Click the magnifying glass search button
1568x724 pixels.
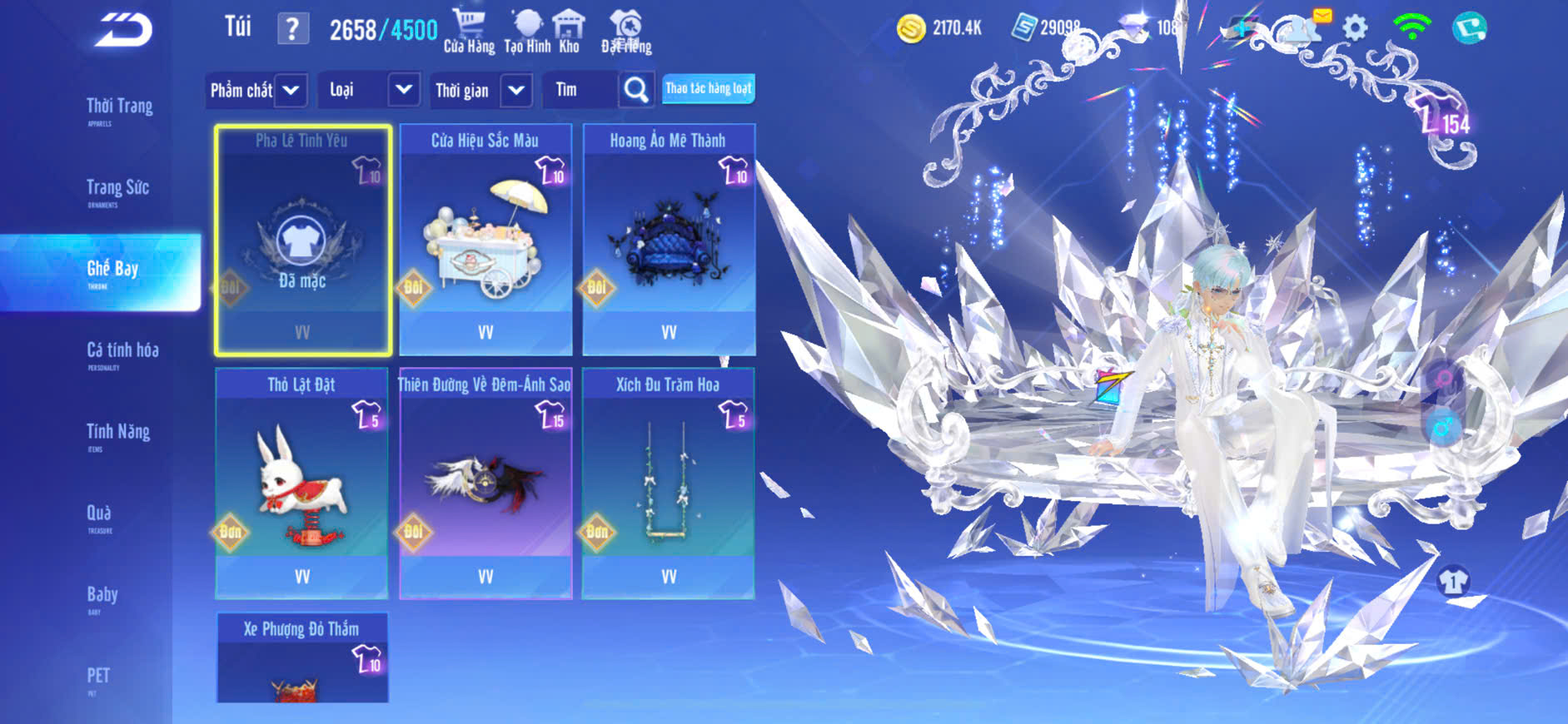[x=636, y=90]
